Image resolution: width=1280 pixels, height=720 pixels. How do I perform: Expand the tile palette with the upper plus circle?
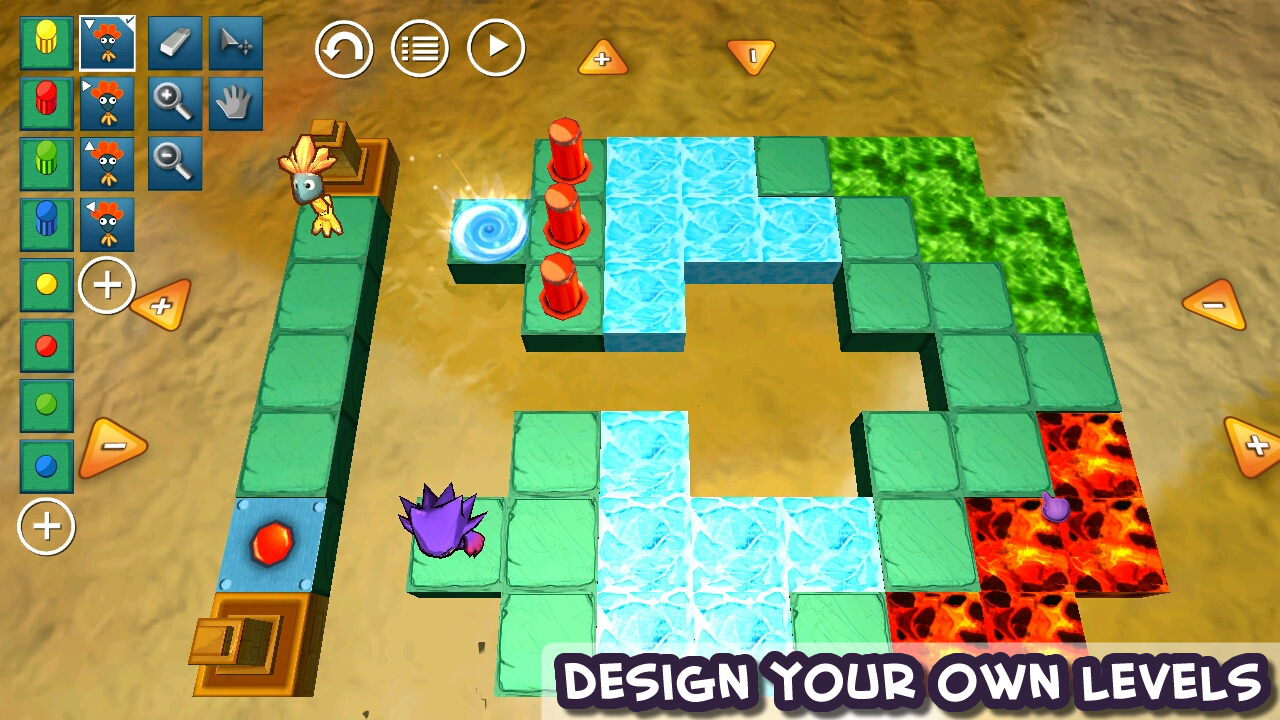tap(107, 285)
